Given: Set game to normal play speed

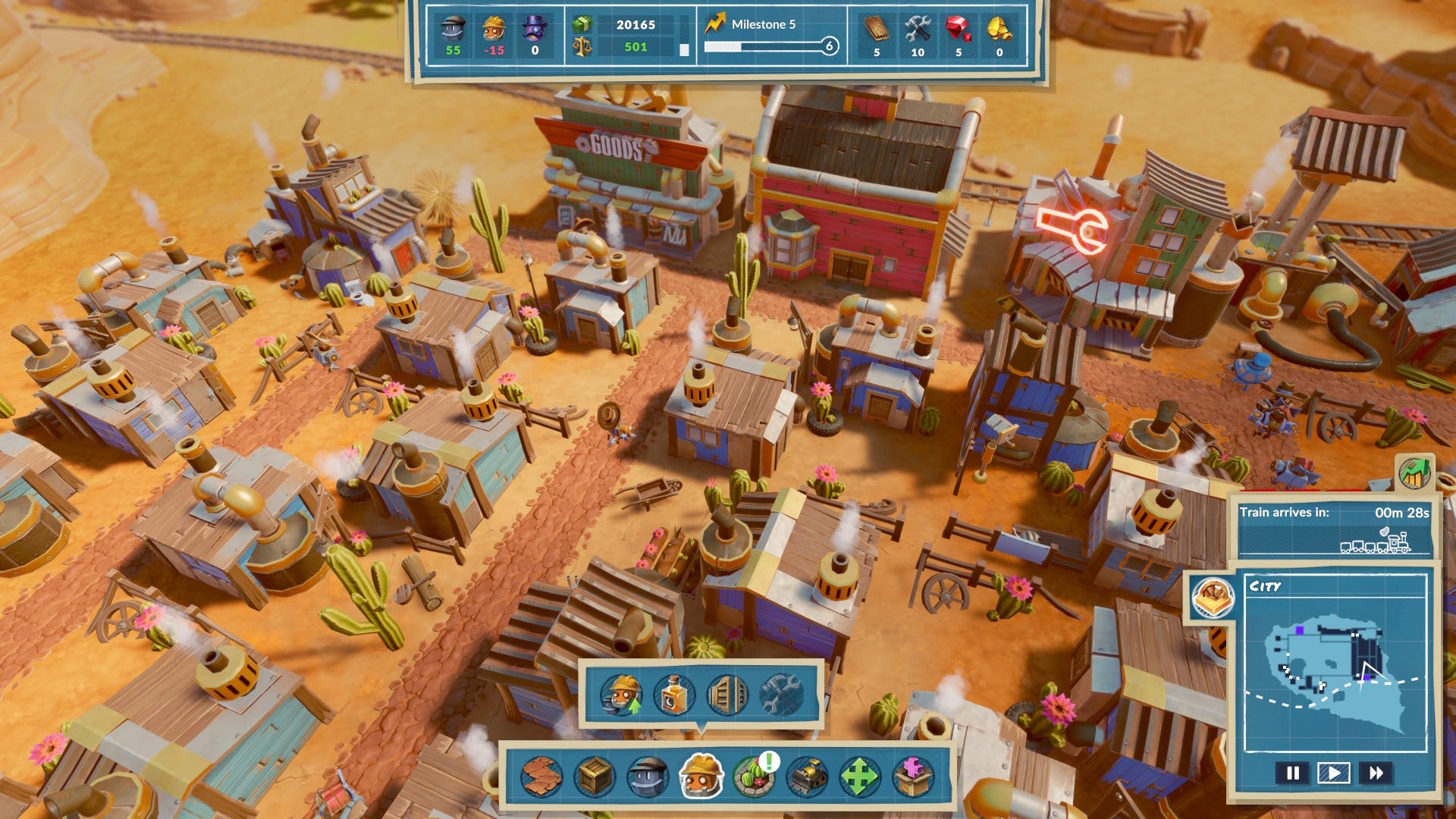Looking at the screenshot, I should (x=1334, y=773).
